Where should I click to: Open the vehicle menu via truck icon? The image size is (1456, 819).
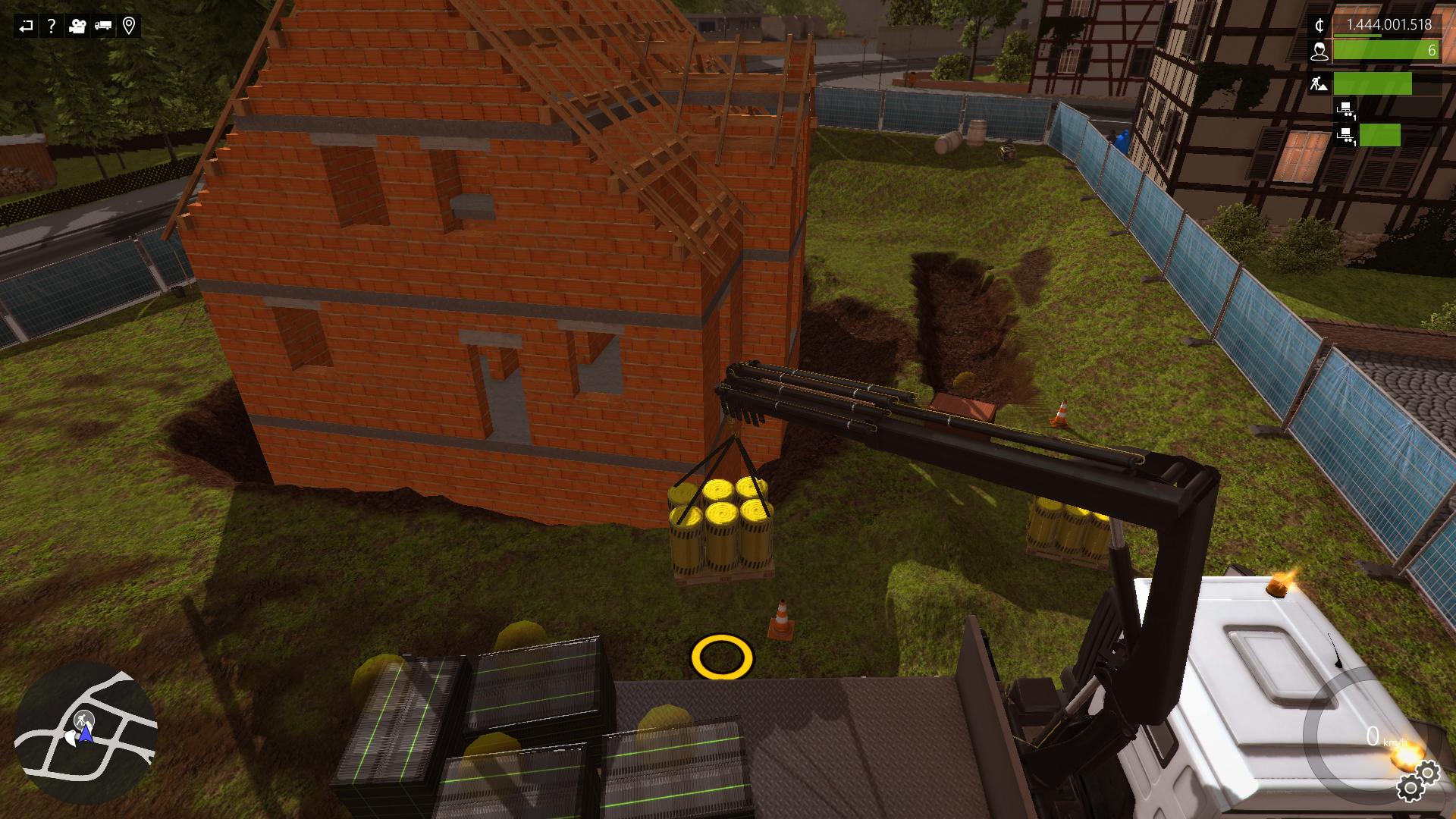103,27
